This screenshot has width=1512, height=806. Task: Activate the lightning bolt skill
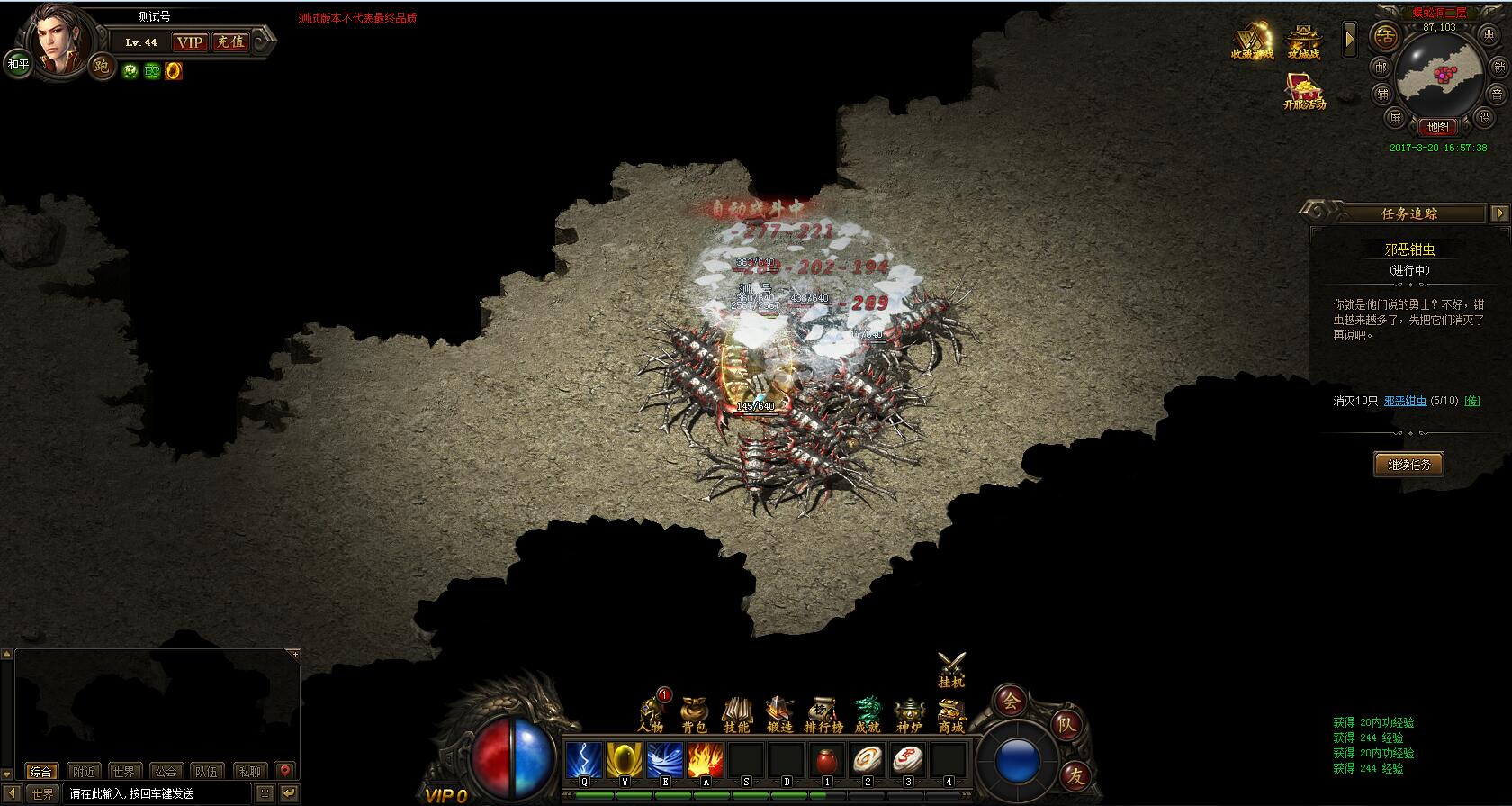583,760
